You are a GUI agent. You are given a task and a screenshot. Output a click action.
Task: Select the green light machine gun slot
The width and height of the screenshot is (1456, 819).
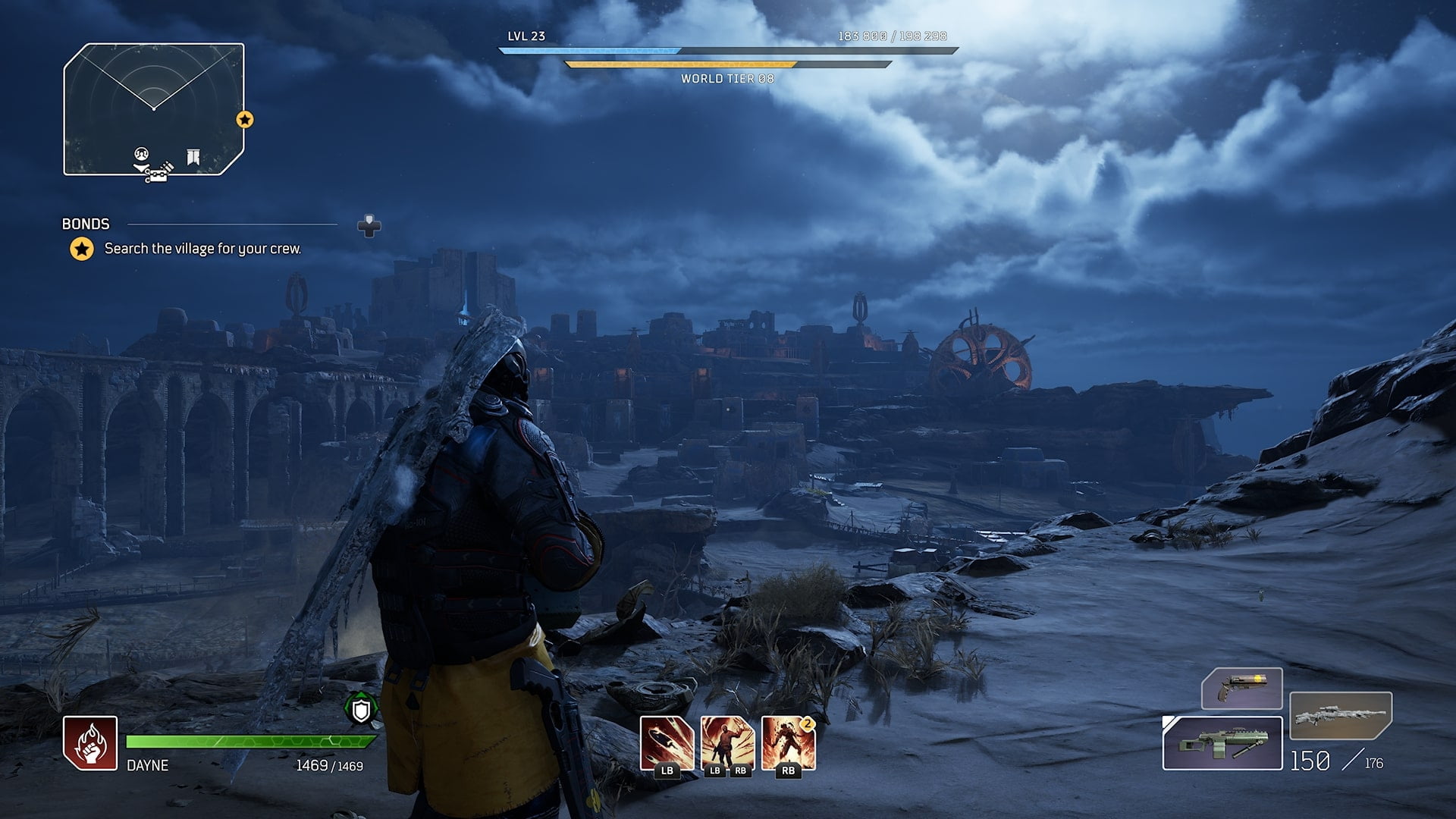point(1222,743)
